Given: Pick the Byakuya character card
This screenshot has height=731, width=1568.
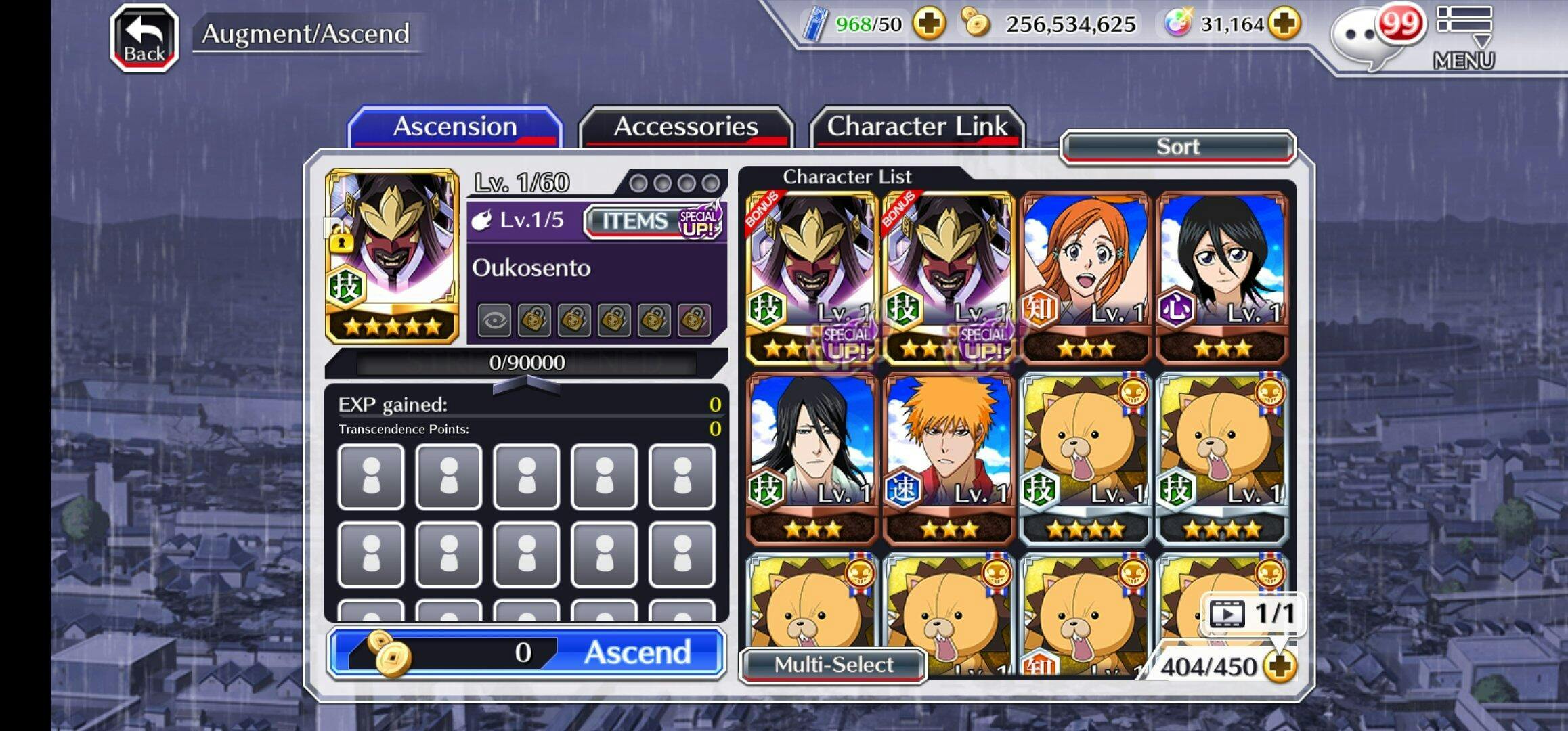Looking at the screenshot, I should click(812, 458).
